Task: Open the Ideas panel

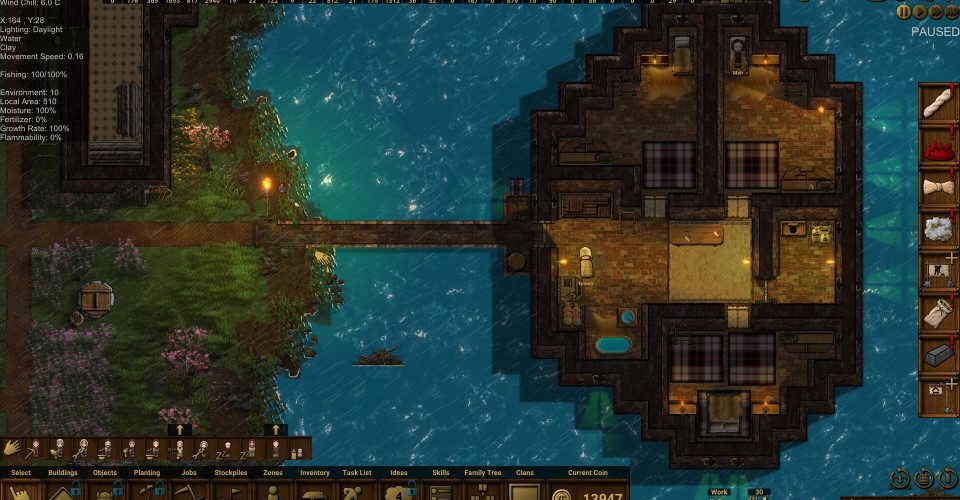Action: pos(398,490)
